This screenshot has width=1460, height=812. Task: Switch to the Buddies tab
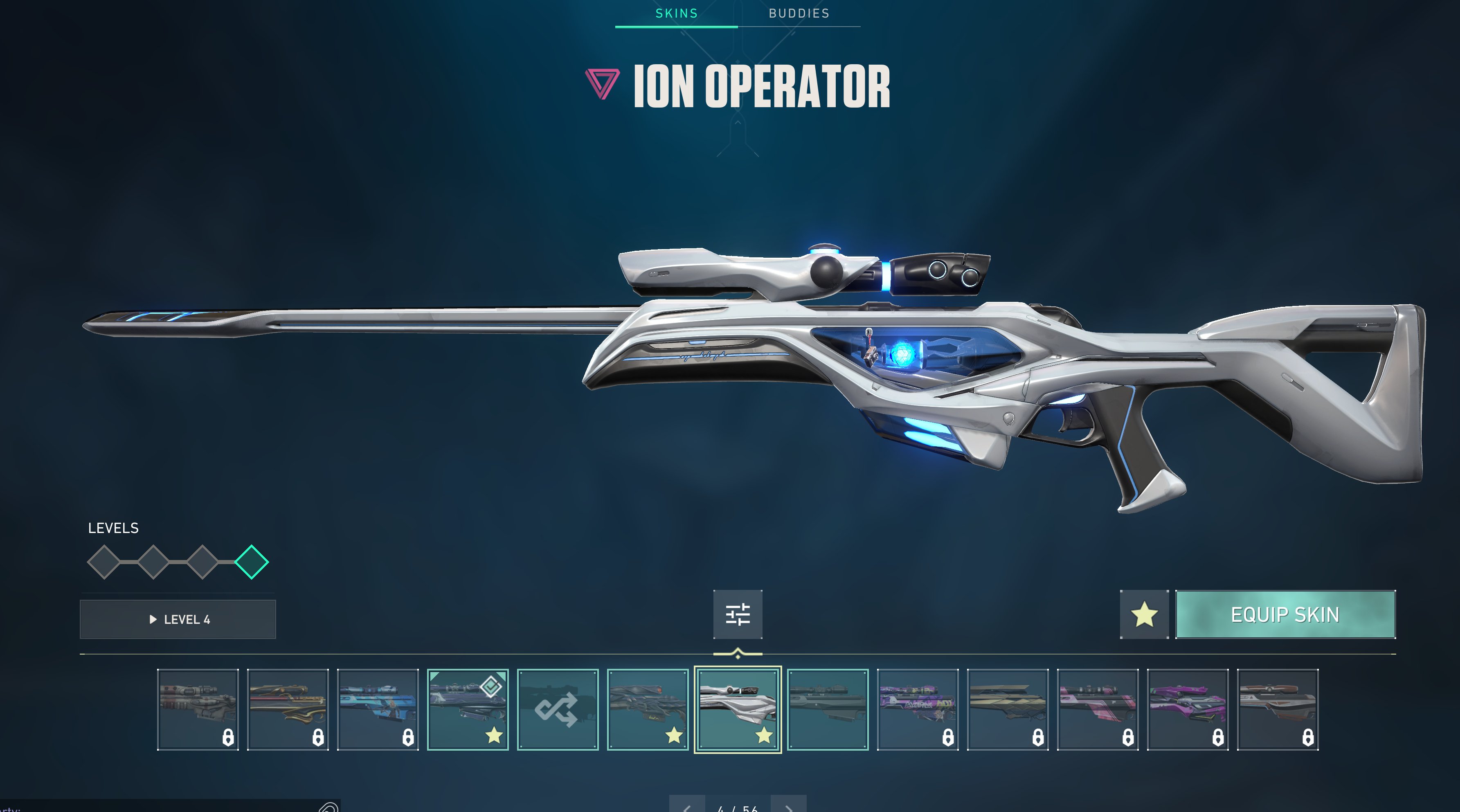tap(799, 13)
